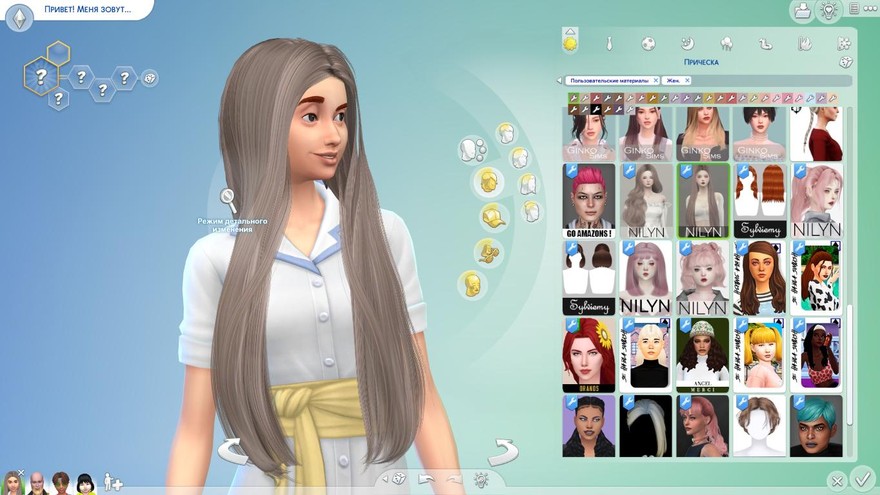The image size is (880, 495).
Task: Open detailed edit mode magnifier
Action: point(229,198)
